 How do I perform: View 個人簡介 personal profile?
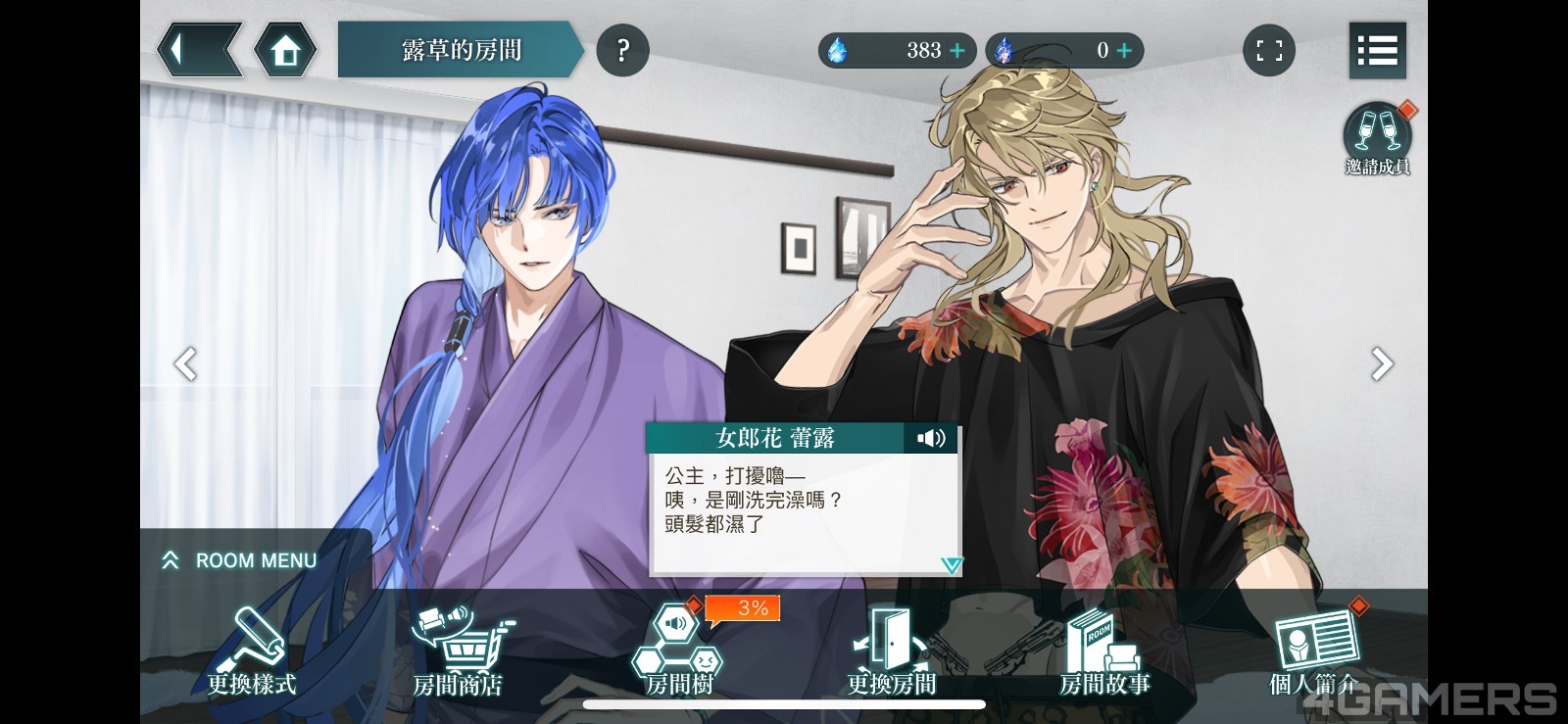point(1314,652)
